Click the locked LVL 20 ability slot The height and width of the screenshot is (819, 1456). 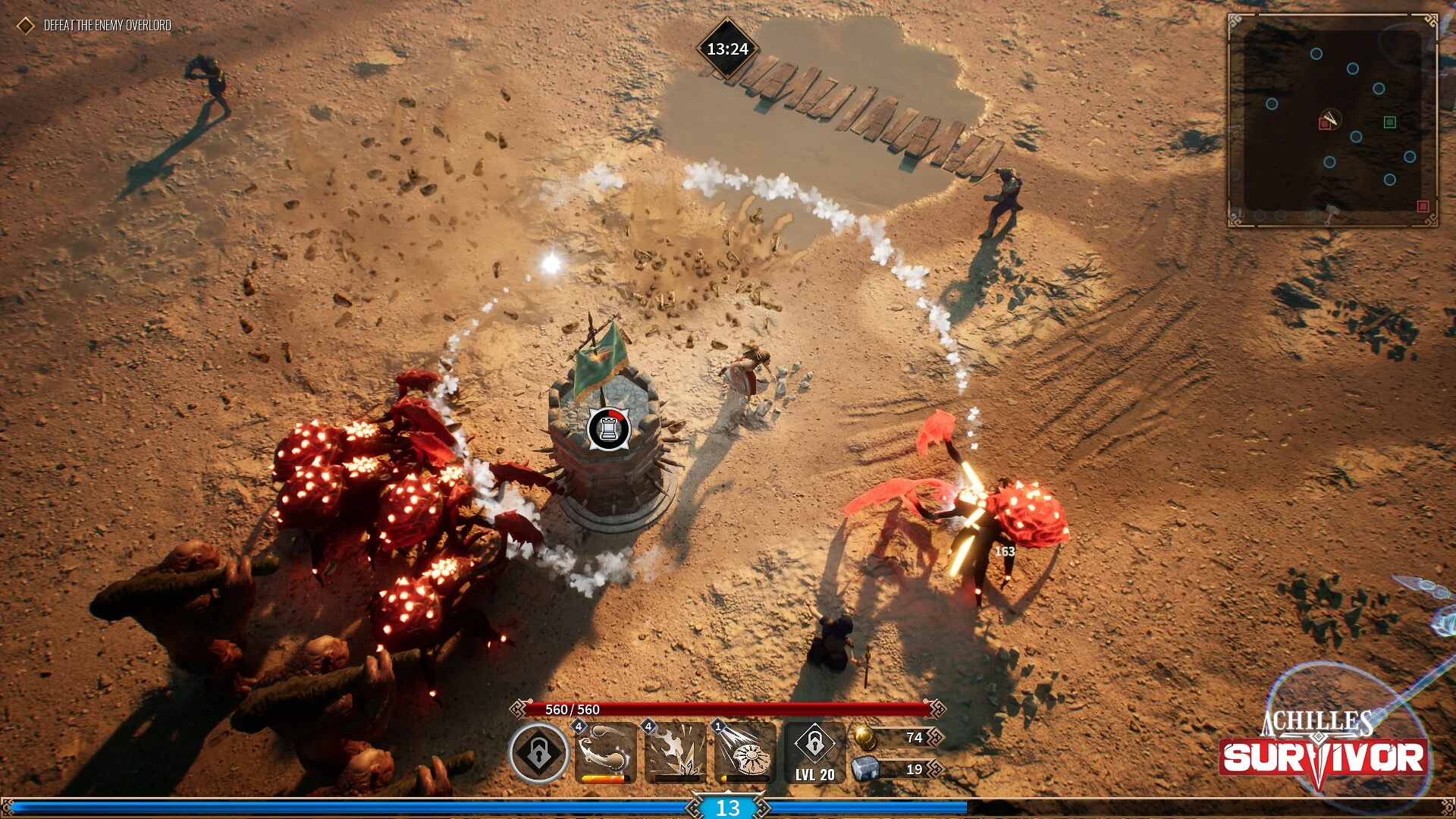click(x=814, y=752)
